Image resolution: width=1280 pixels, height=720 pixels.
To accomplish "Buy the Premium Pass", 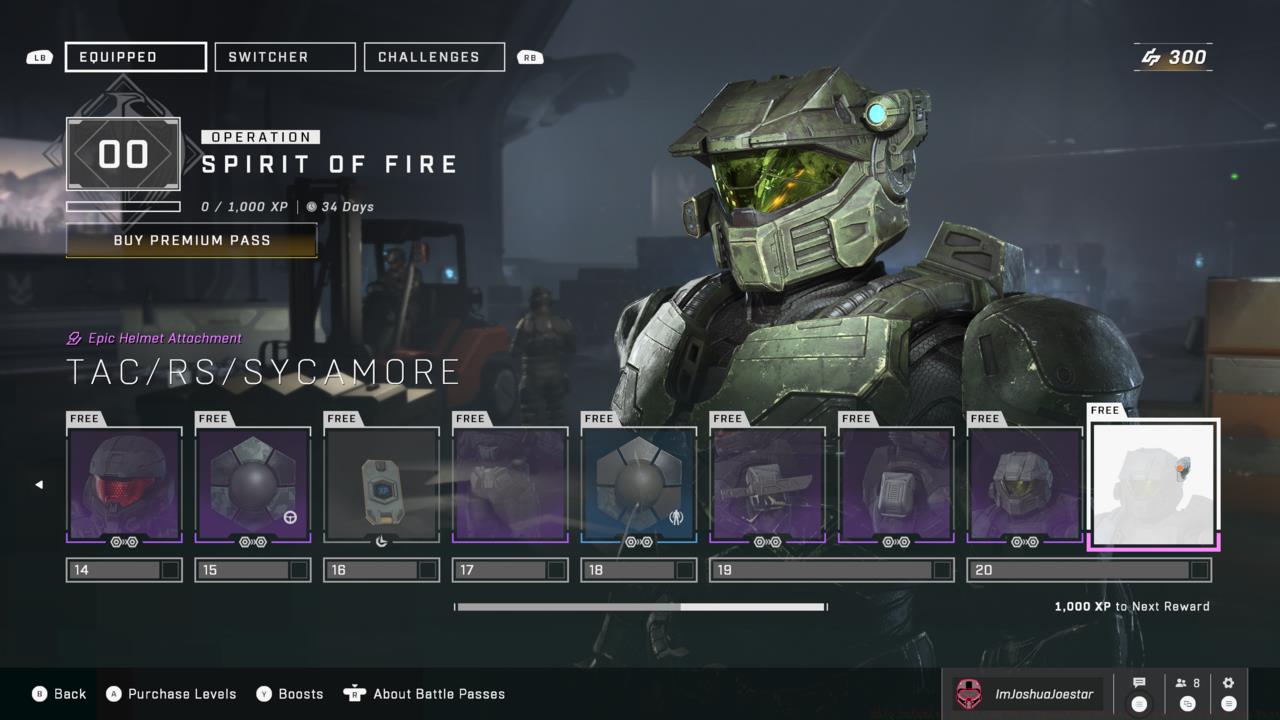I will [x=191, y=241].
